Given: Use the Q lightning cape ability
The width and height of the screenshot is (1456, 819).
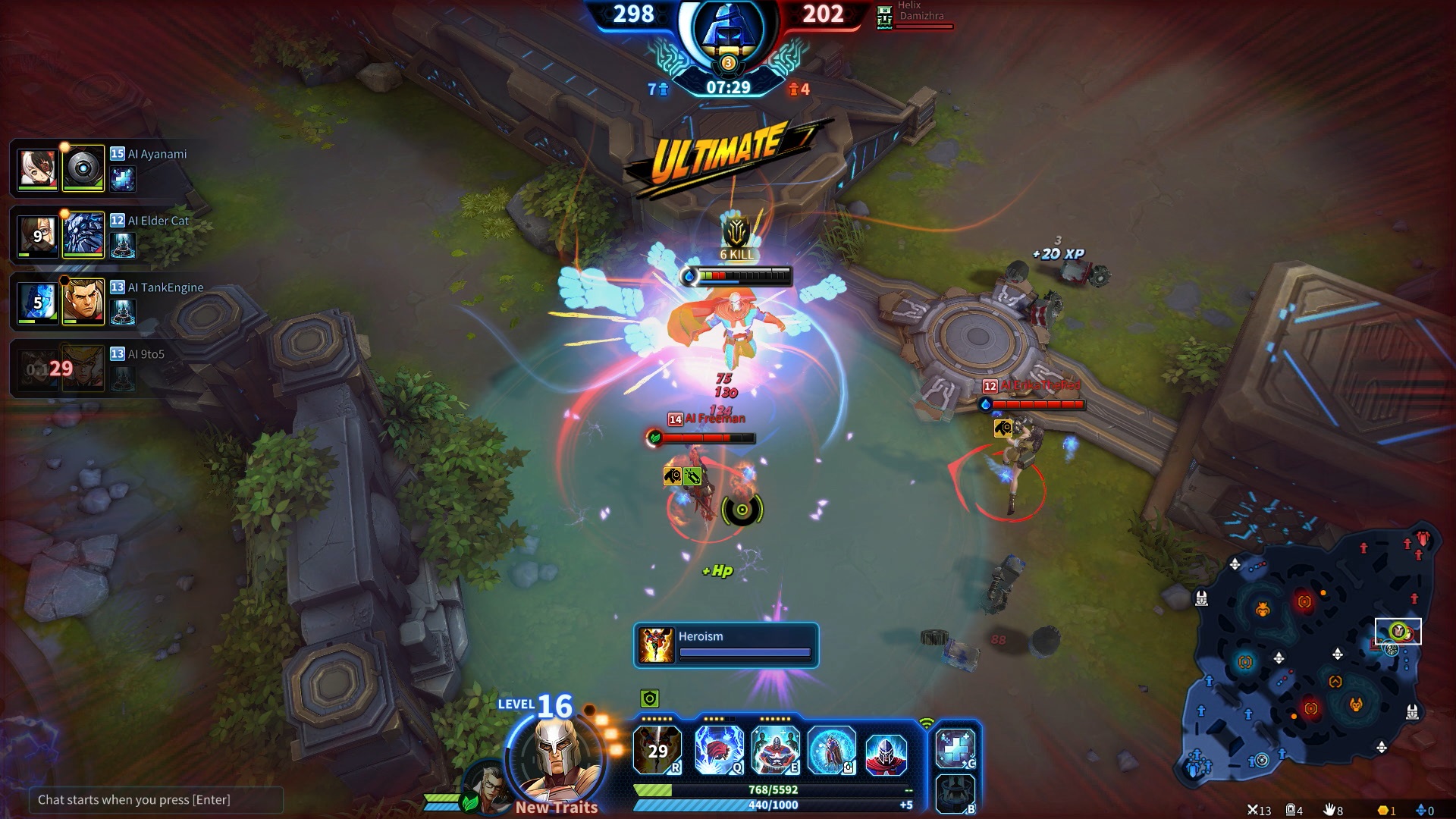Looking at the screenshot, I should 718,749.
